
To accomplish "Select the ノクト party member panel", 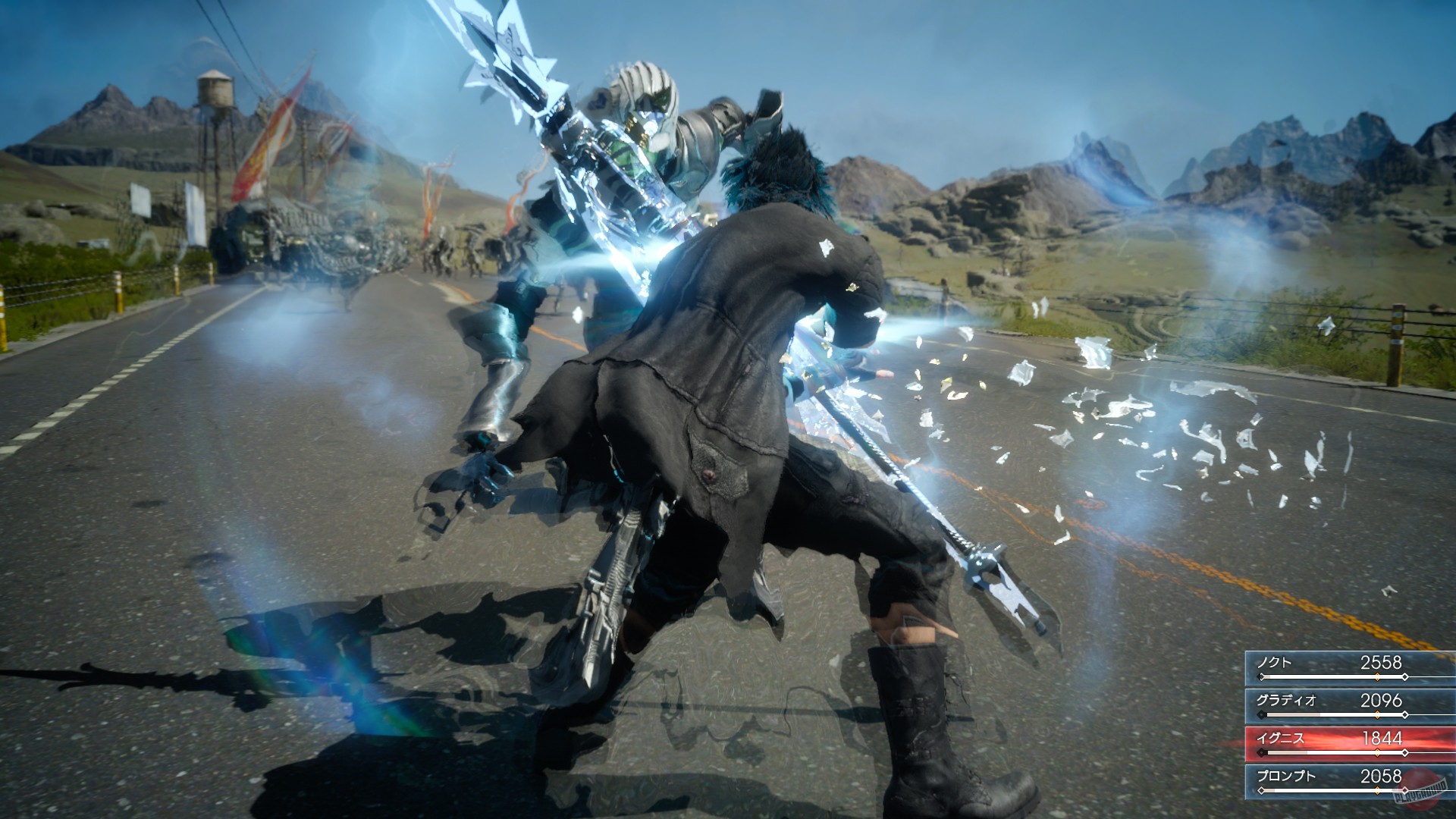I will pos(1350,667).
